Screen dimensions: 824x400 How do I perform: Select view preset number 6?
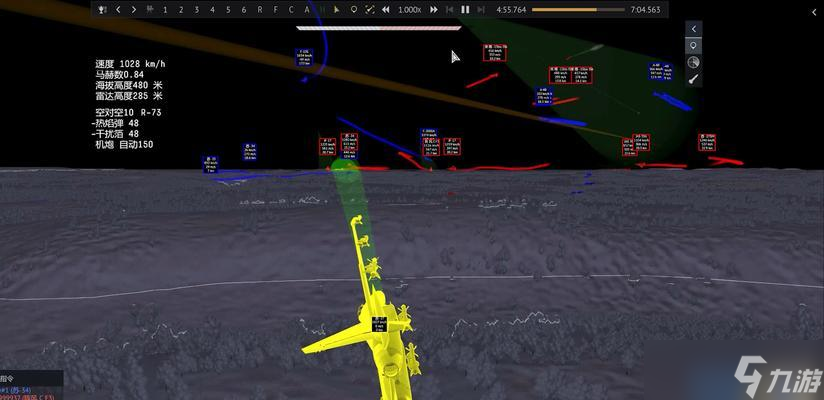tap(244, 9)
